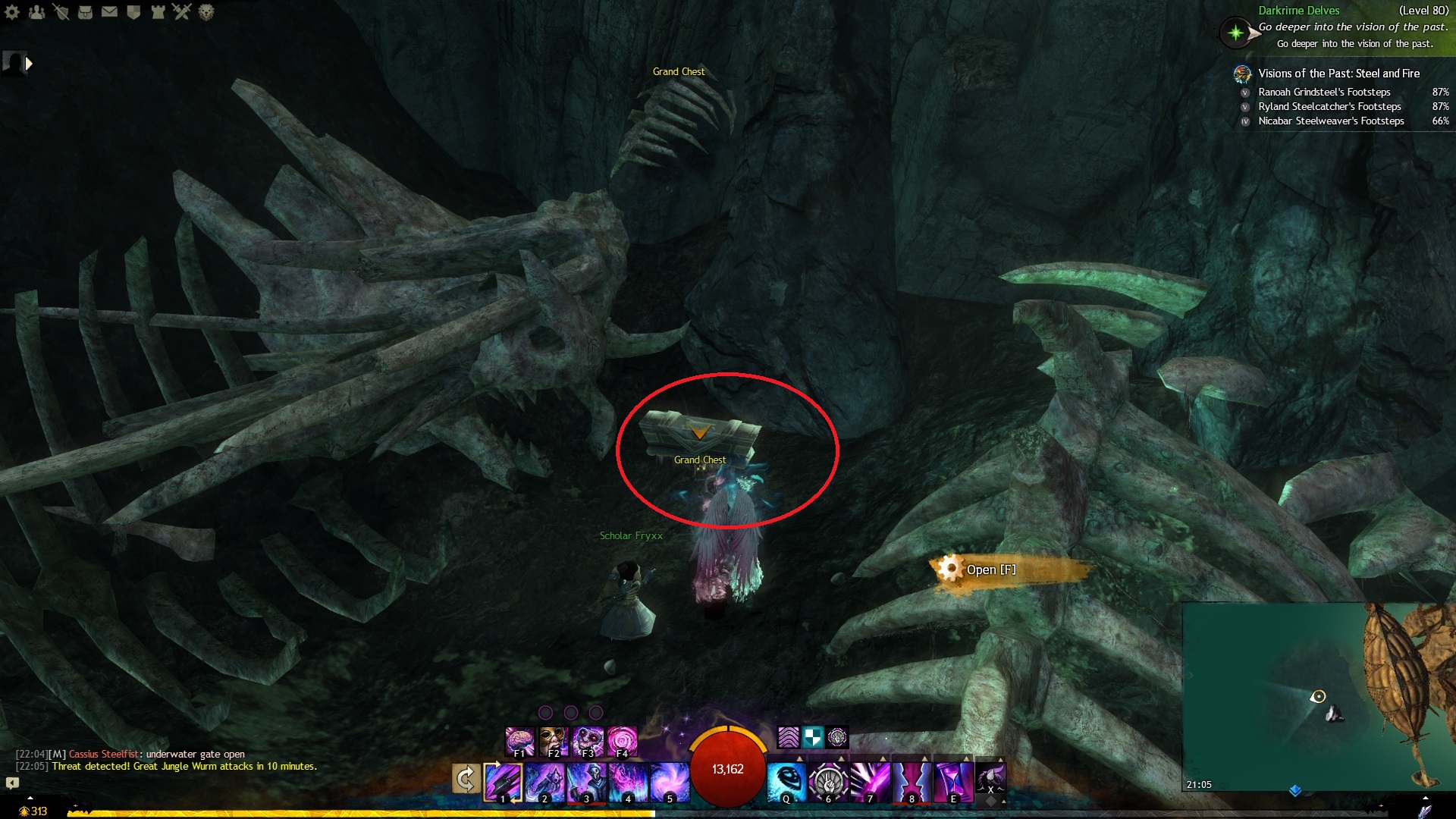Open the World vs World castle icon
The height and width of the screenshot is (819, 1456).
coord(158,12)
